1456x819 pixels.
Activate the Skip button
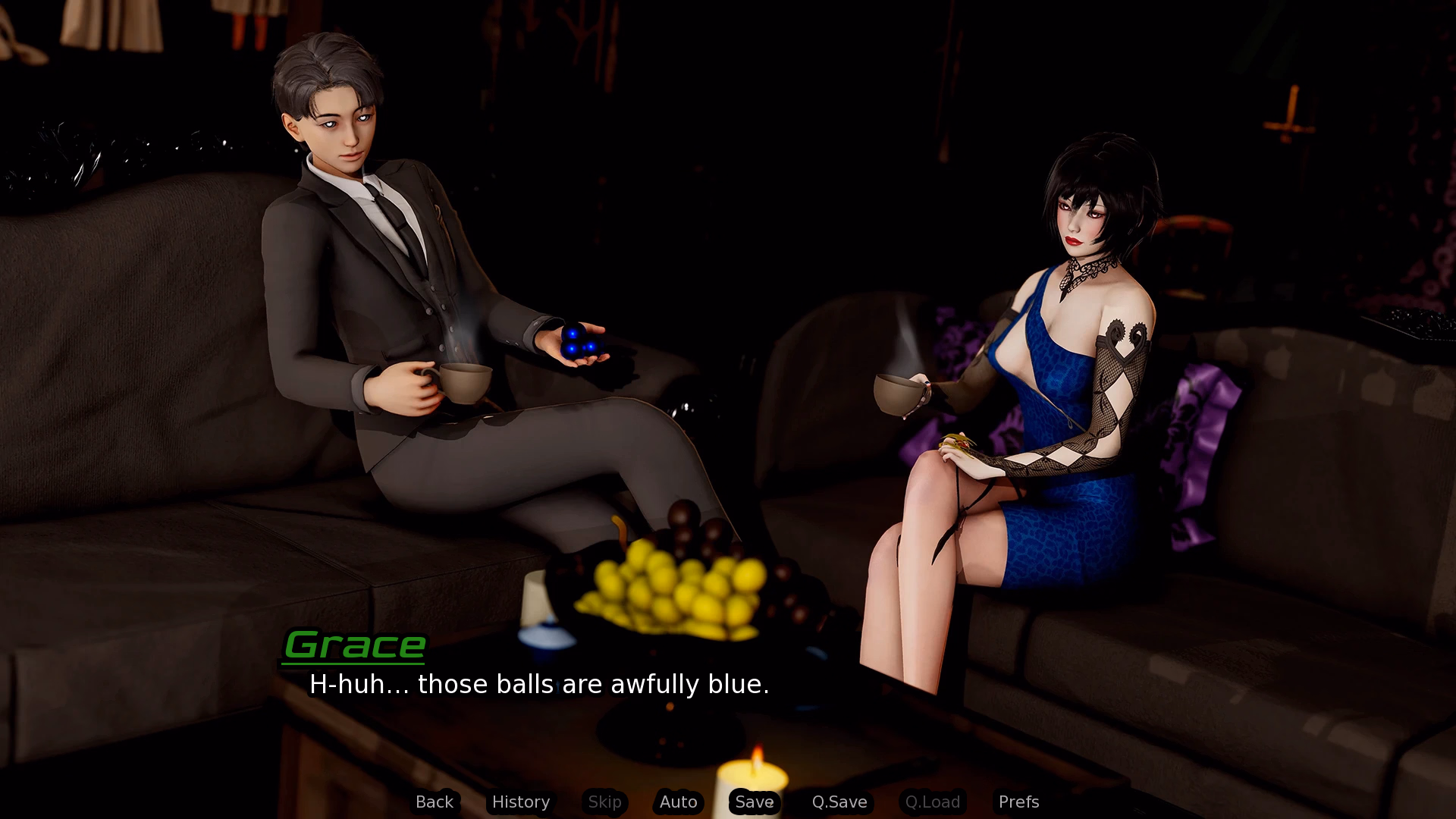604,802
